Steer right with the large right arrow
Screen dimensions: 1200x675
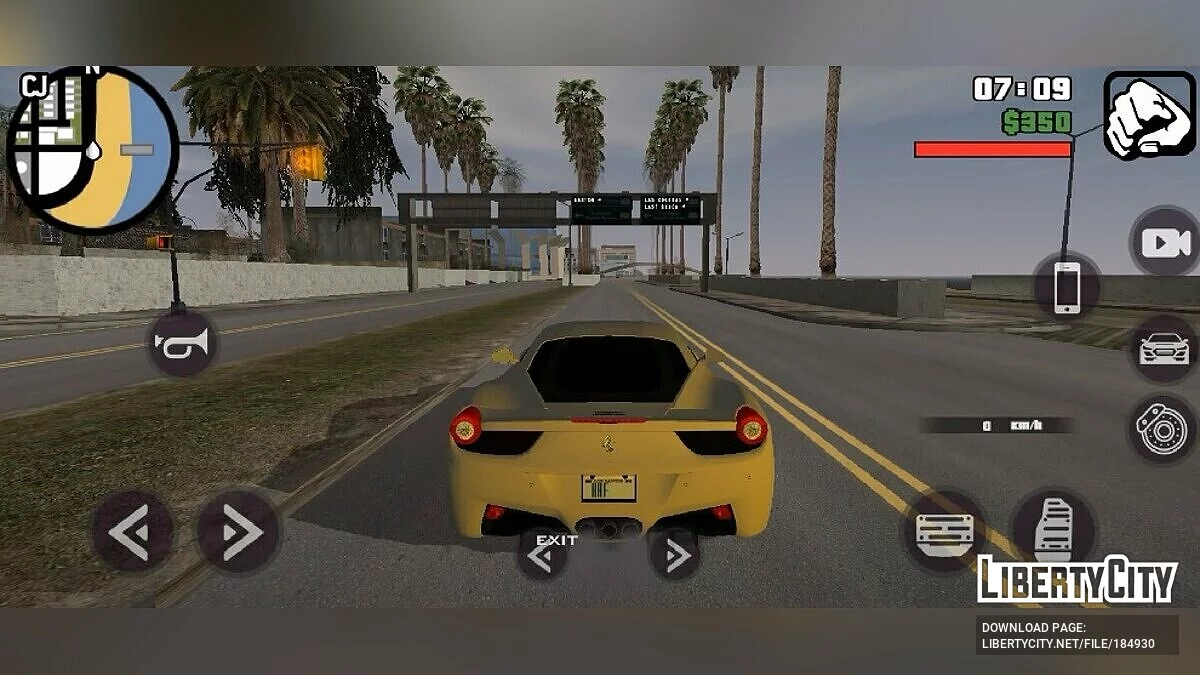[x=236, y=531]
